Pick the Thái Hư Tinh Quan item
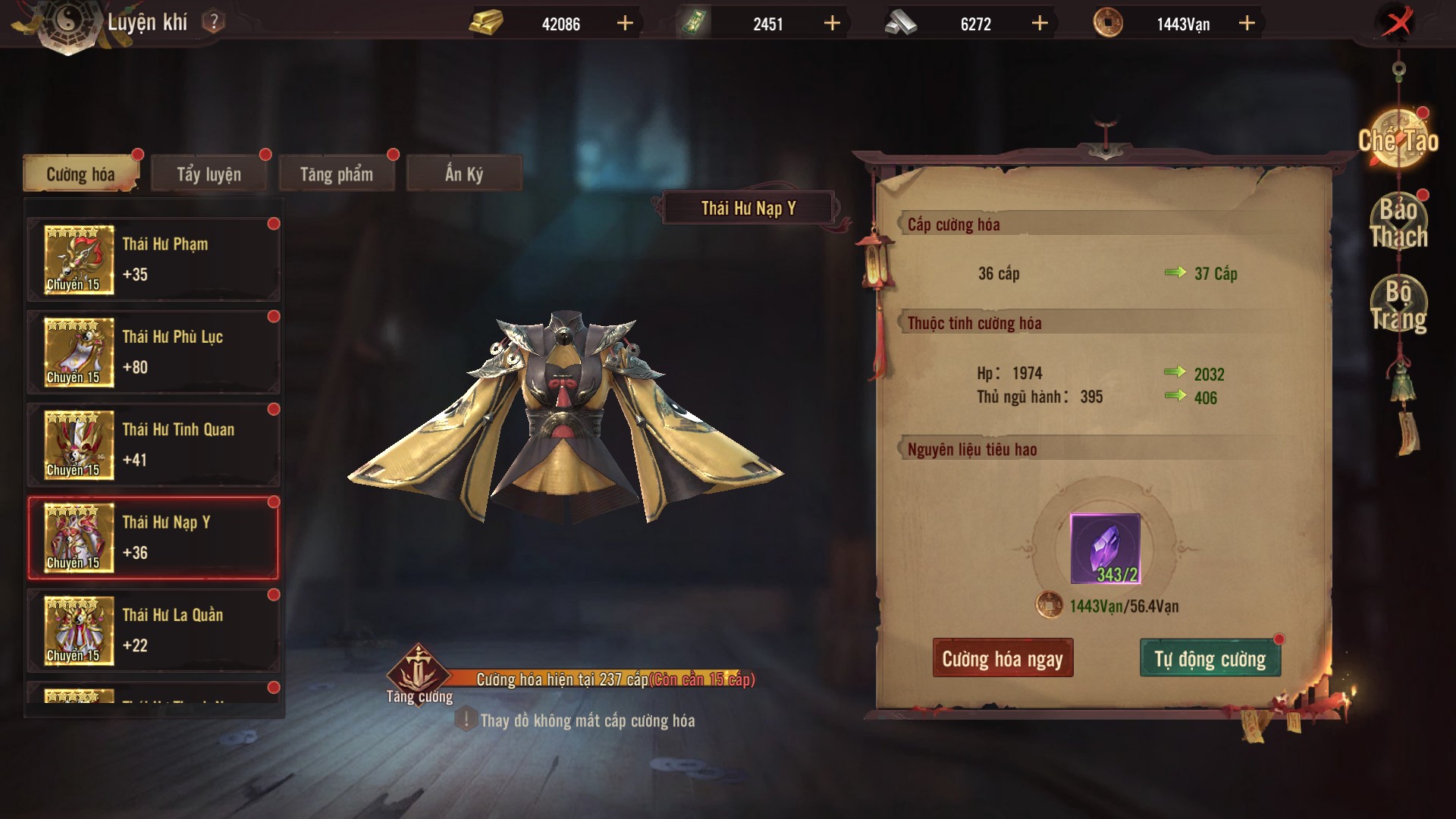The height and width of the screenshot is (819, 1456). (154, 445)
